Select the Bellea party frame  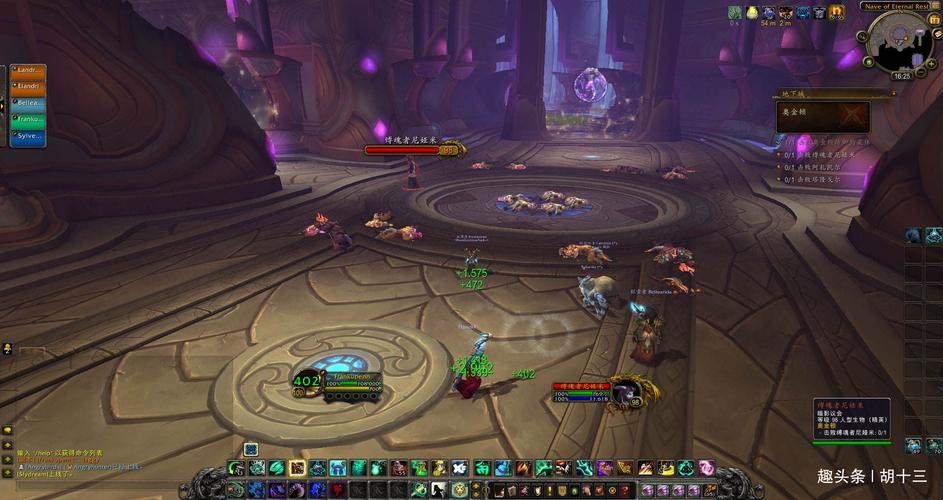(28, 103)
